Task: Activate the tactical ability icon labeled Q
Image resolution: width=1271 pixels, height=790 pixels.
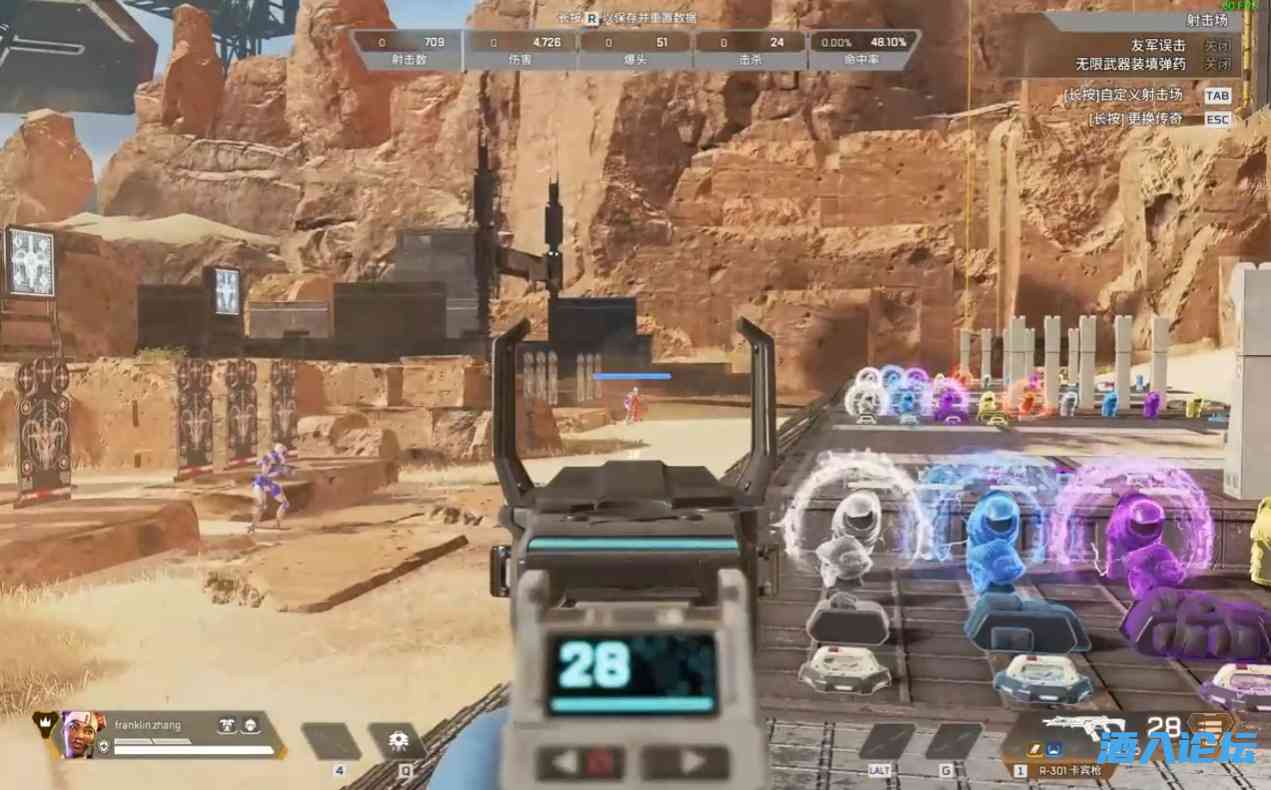Action: click(397, 742)
